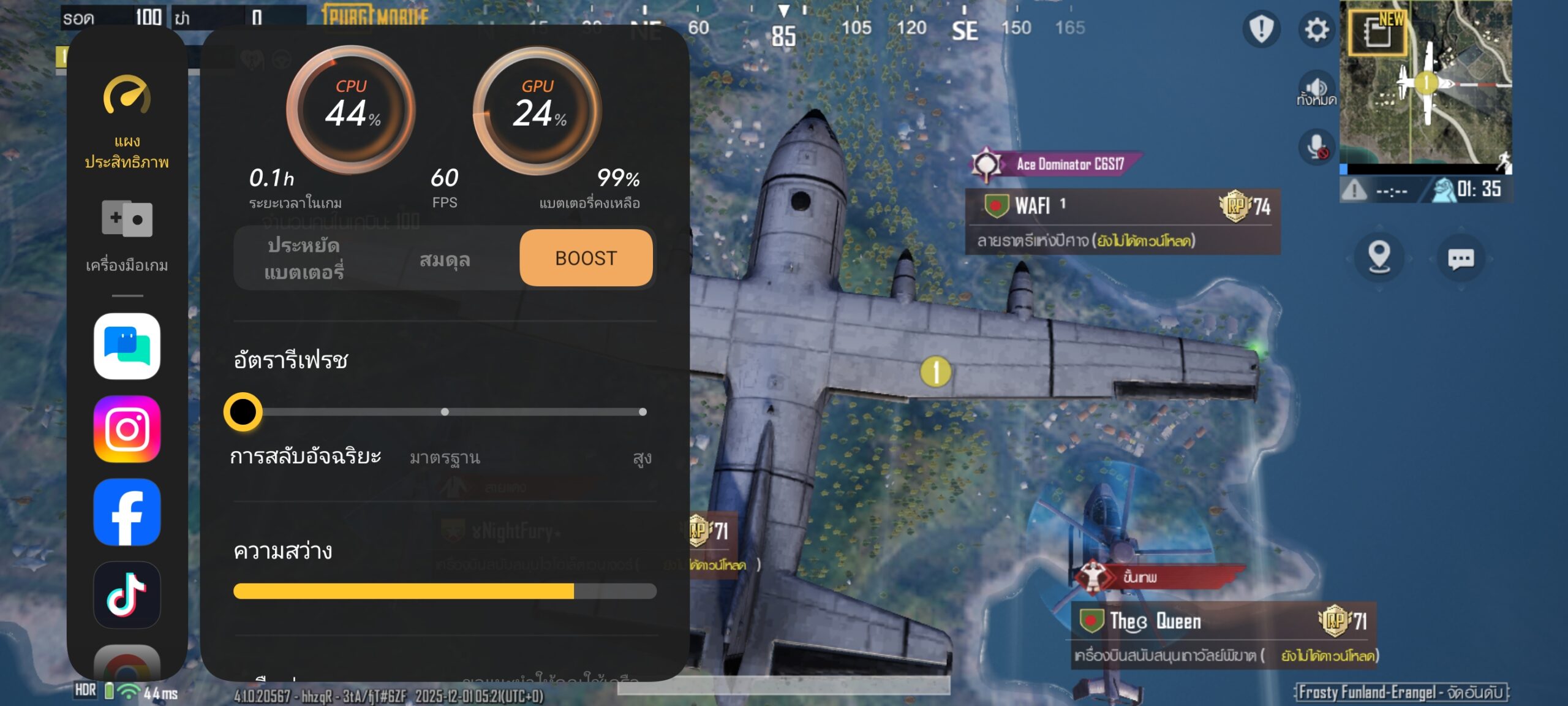Viewport: 1568px width, 706px height.
Task: Toggle the speaker voice channel icon
Action: 1316,90
